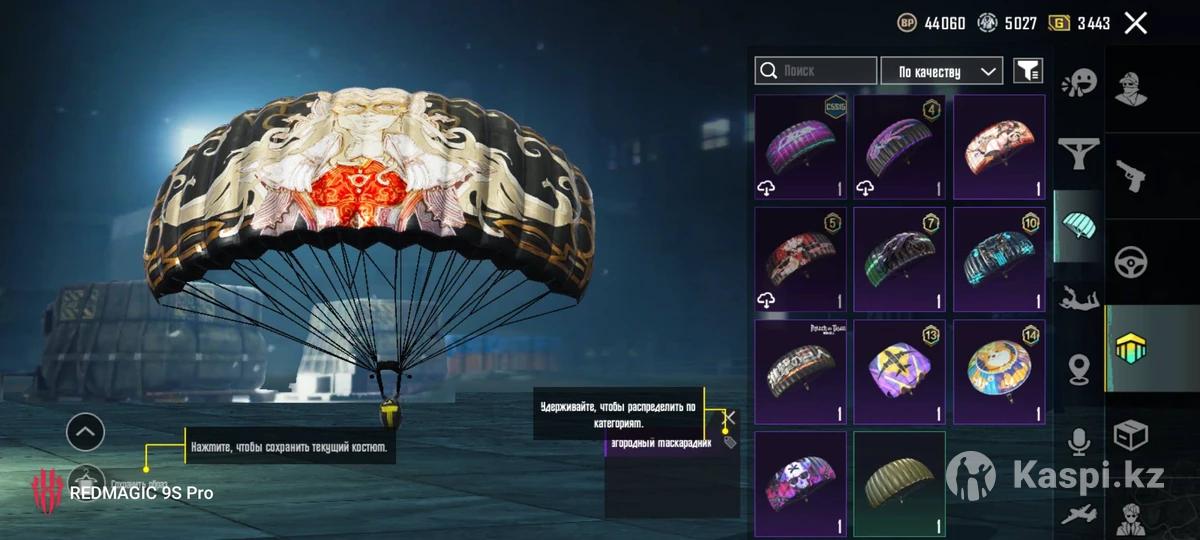Close the inventory with the X button

pyautogui.click(x=1135, y=23)
